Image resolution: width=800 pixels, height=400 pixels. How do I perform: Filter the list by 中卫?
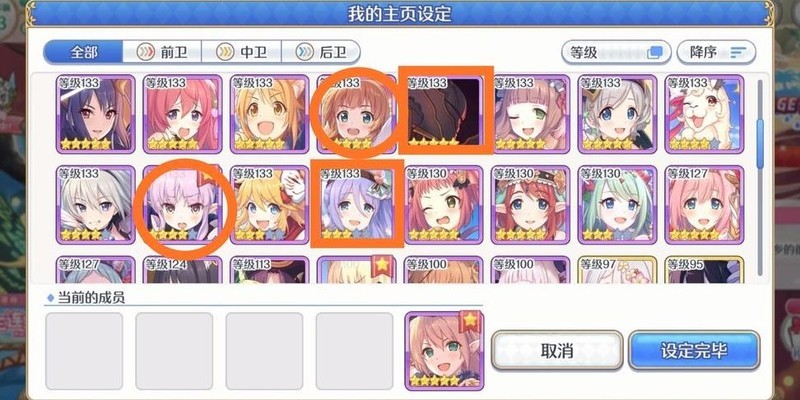[x=241, y=52]
